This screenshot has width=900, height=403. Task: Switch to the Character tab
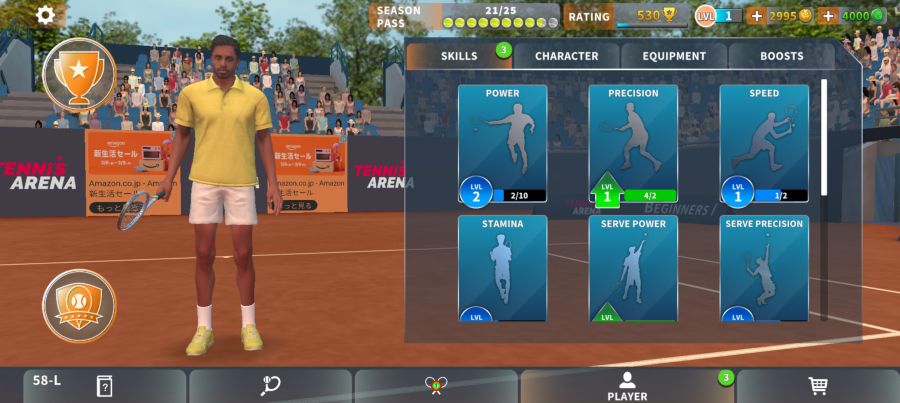click(566, 56)
